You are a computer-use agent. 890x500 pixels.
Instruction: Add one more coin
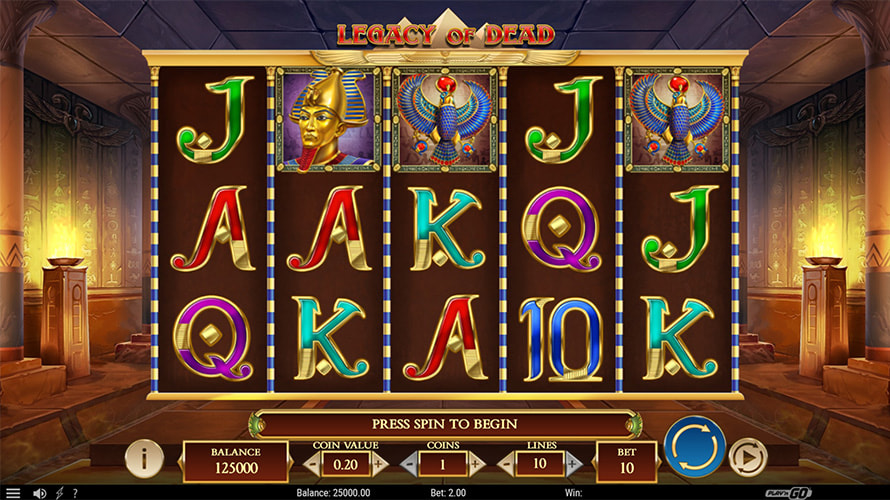(x=476, y=464)
